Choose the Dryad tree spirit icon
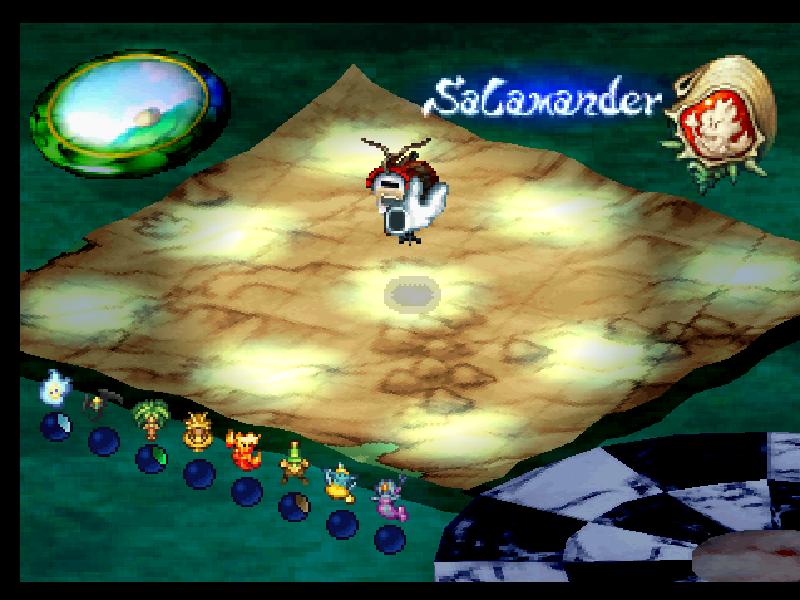Viewport: 800px width, 600px height. (x=150, y=420)
